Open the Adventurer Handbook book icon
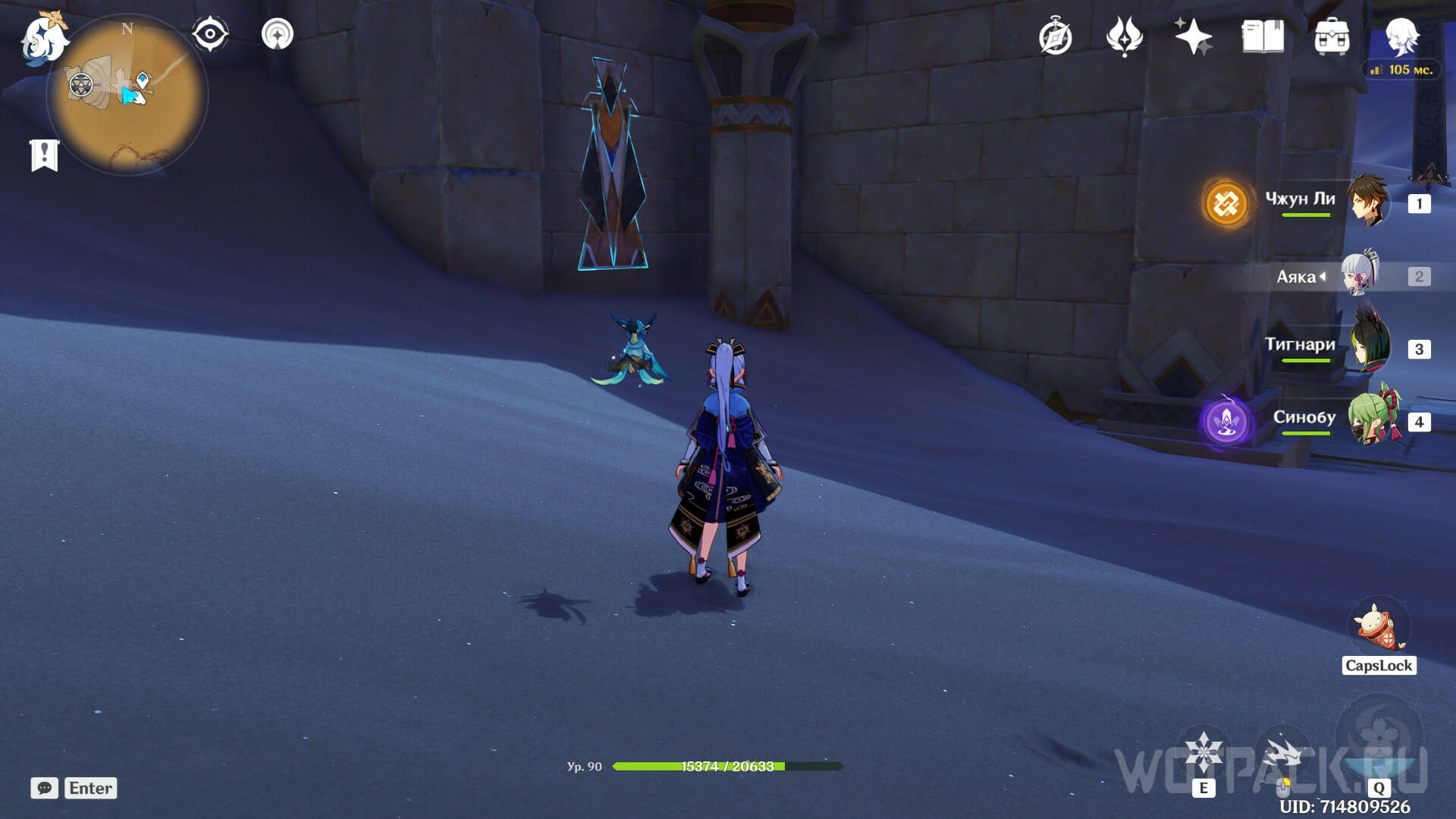 coord(1263,36)
